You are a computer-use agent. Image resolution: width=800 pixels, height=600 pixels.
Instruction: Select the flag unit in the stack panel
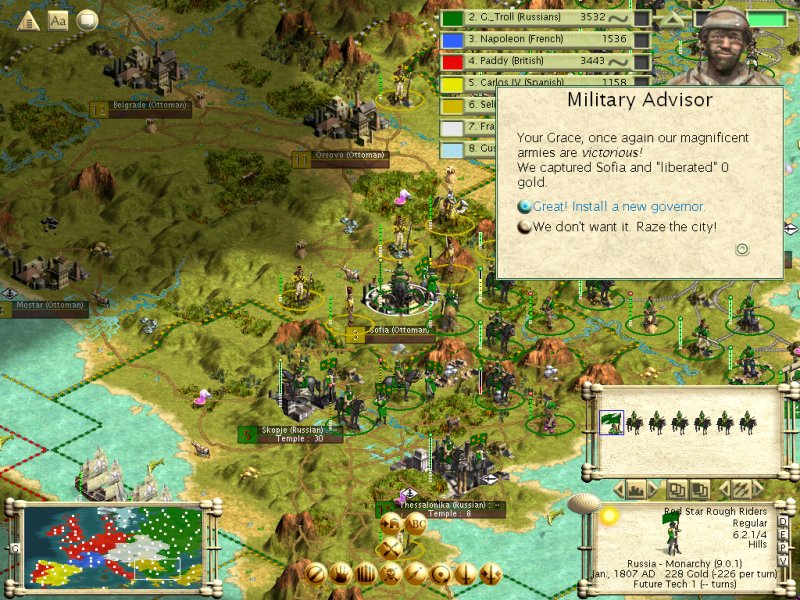click(609, 423)
